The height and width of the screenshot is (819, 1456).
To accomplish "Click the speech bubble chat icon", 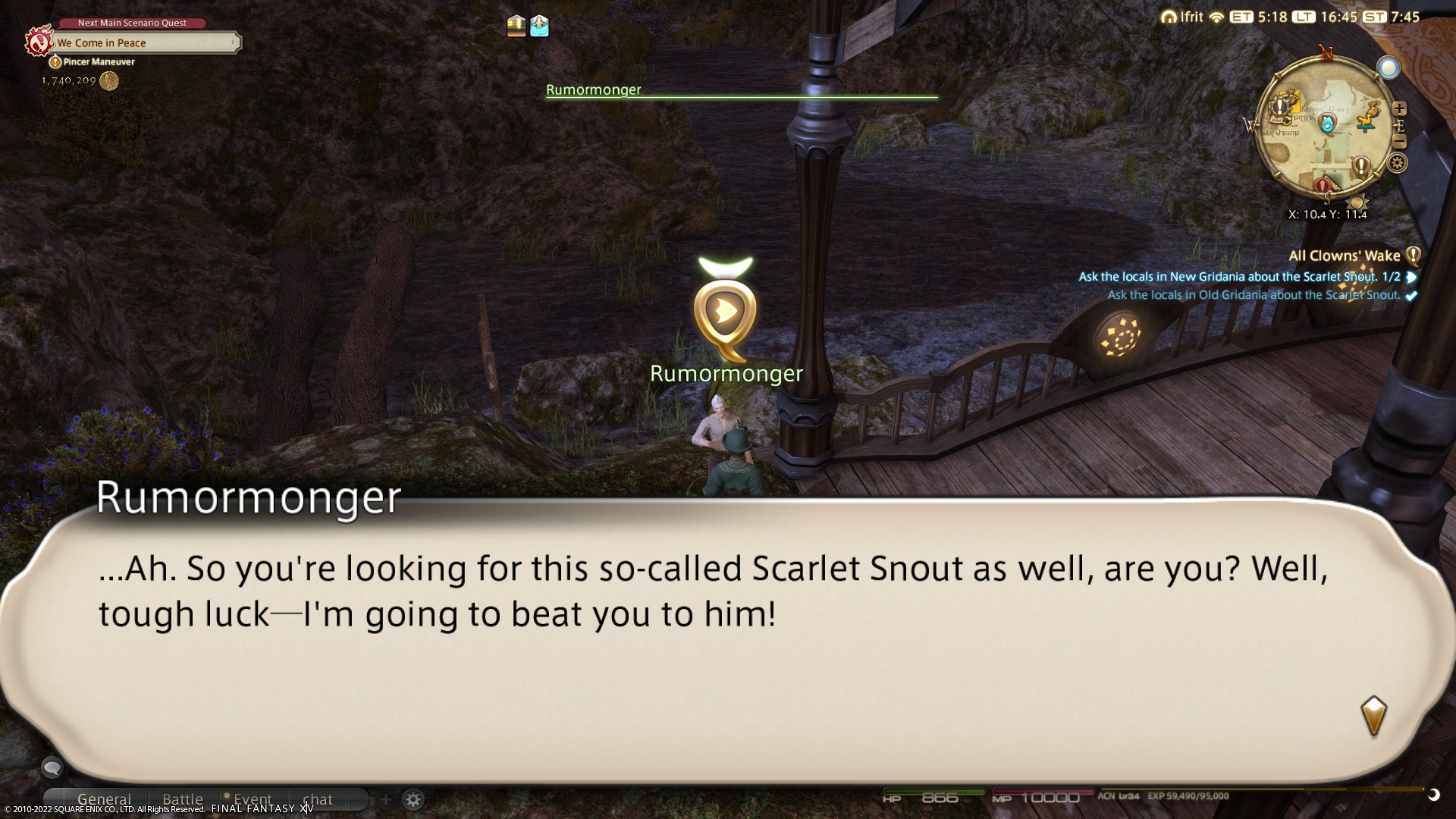I will tap(52, 768).
